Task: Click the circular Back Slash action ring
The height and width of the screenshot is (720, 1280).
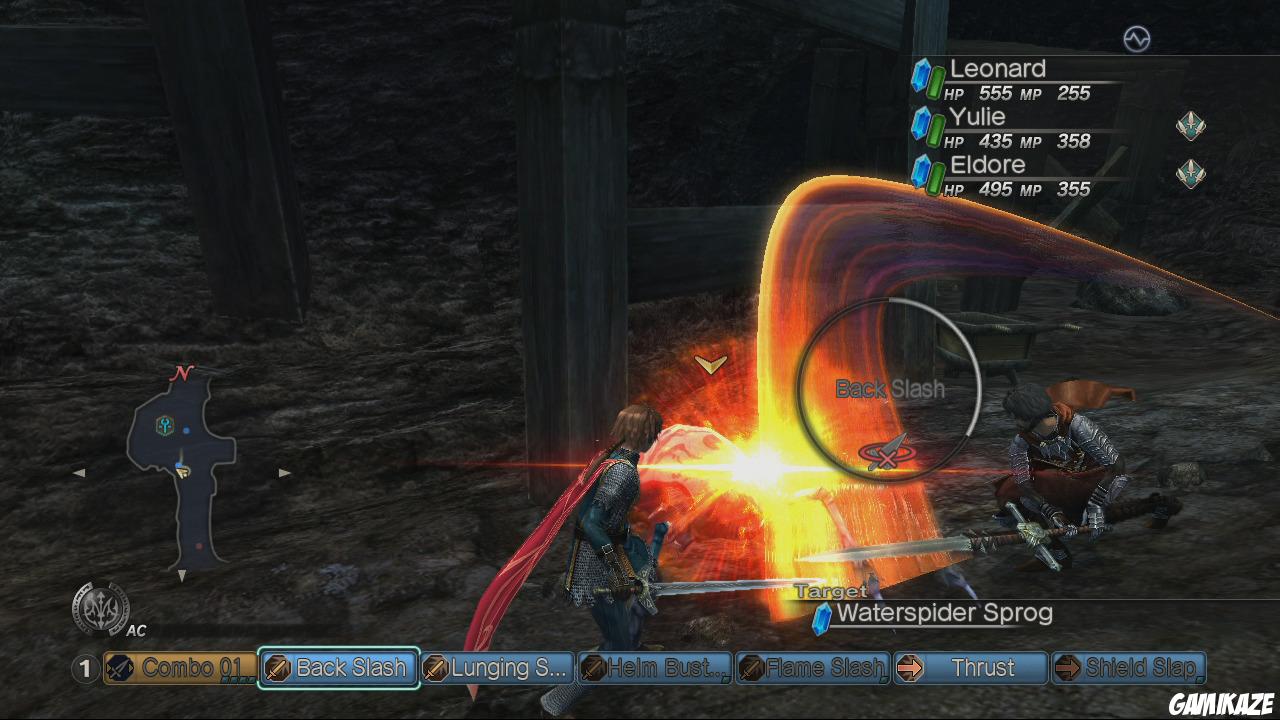Action: 889,388
